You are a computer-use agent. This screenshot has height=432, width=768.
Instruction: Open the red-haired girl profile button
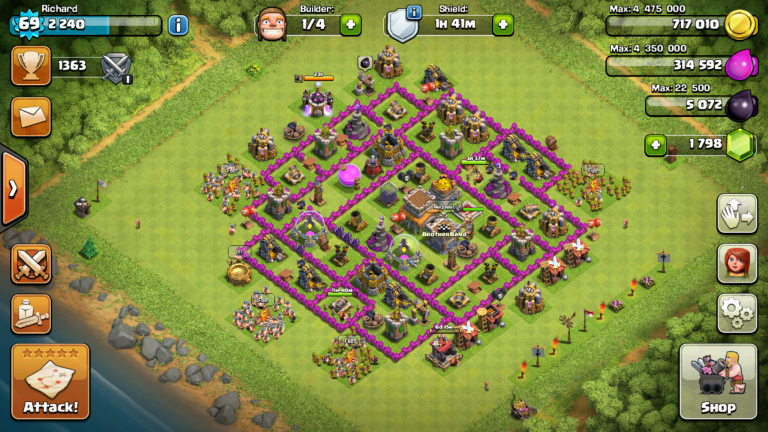pos(736,264)
